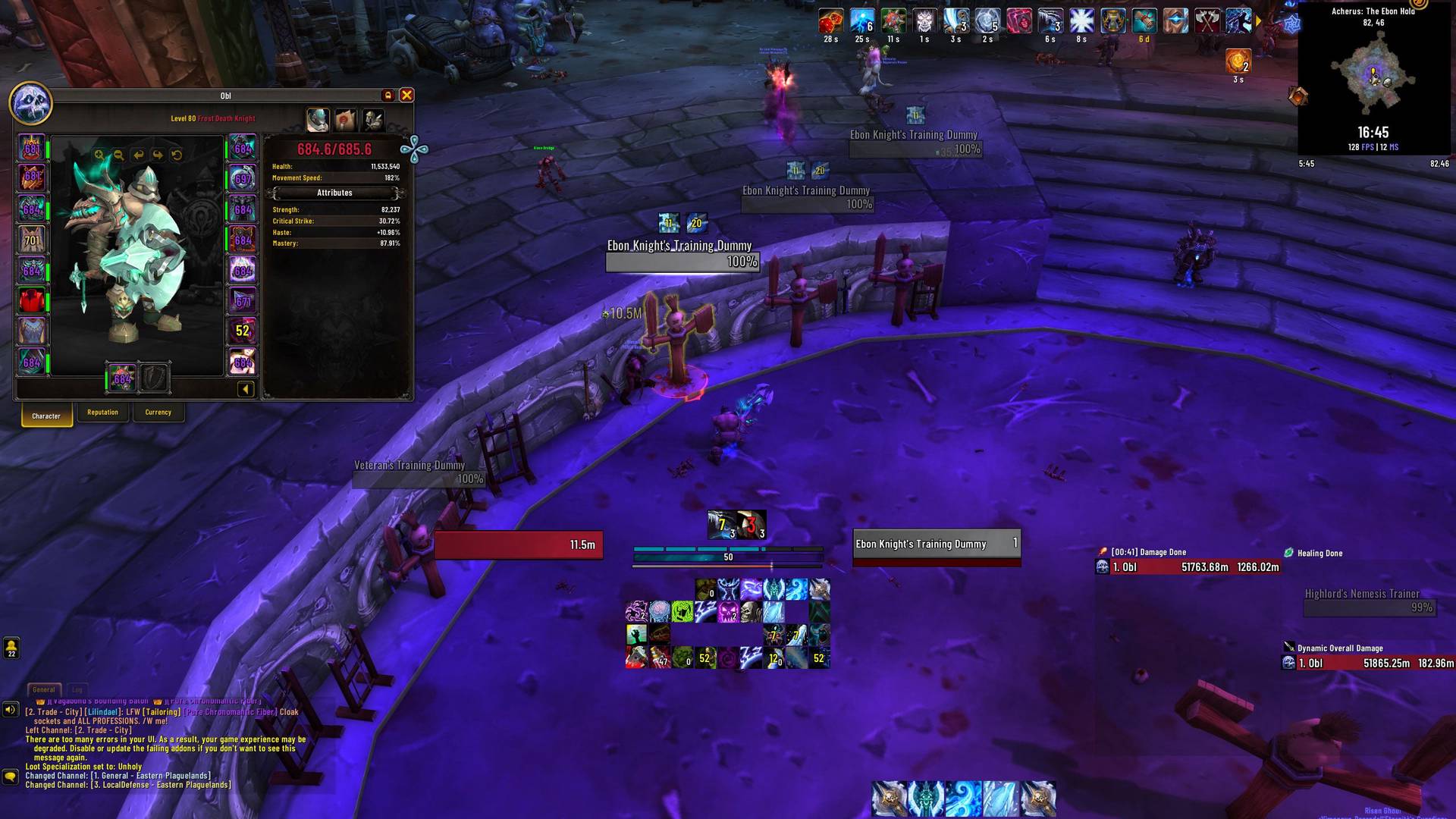Switch to the Reputation tab
Image resolution: width=1456 pixels, height=819 pixels.
pos(102,413)
